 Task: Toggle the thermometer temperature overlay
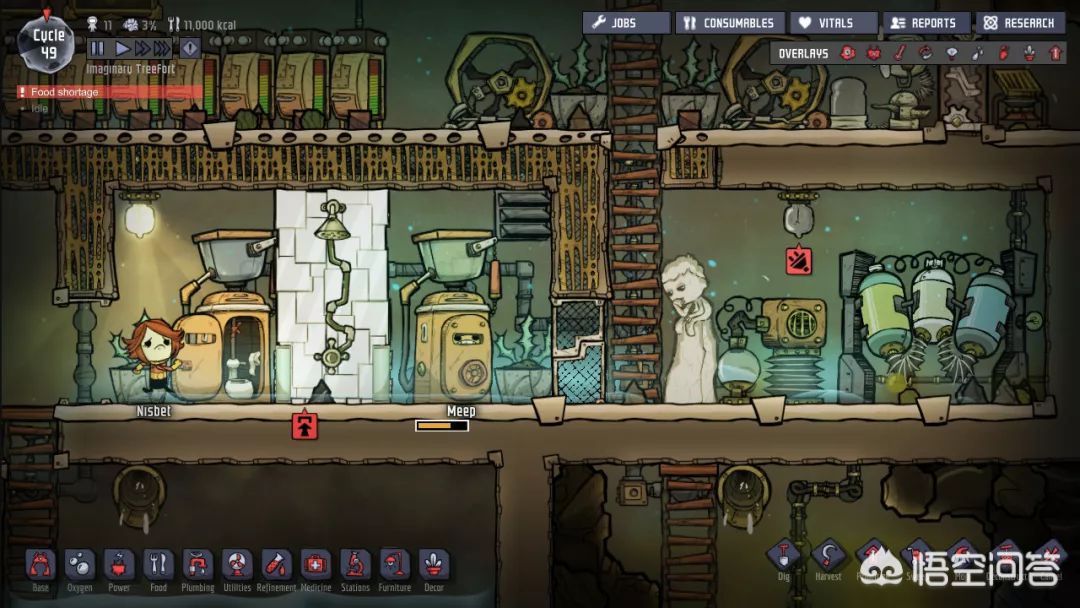point(899,53)
